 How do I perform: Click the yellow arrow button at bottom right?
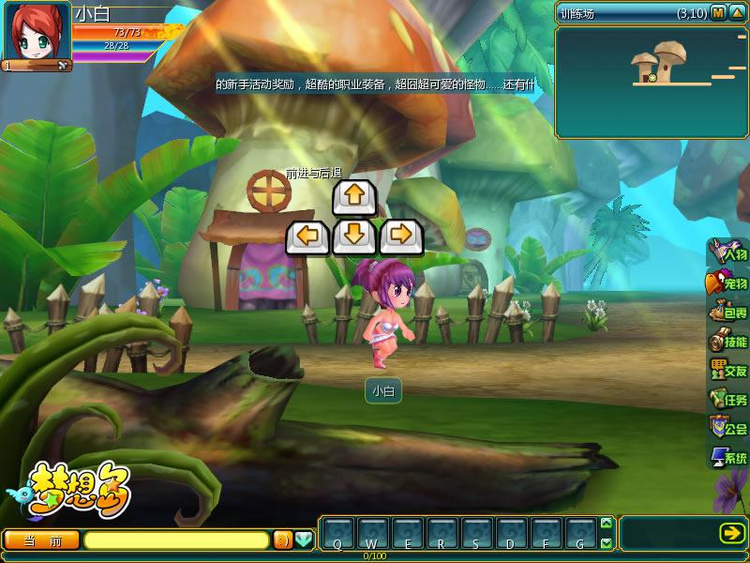(731, 534)
